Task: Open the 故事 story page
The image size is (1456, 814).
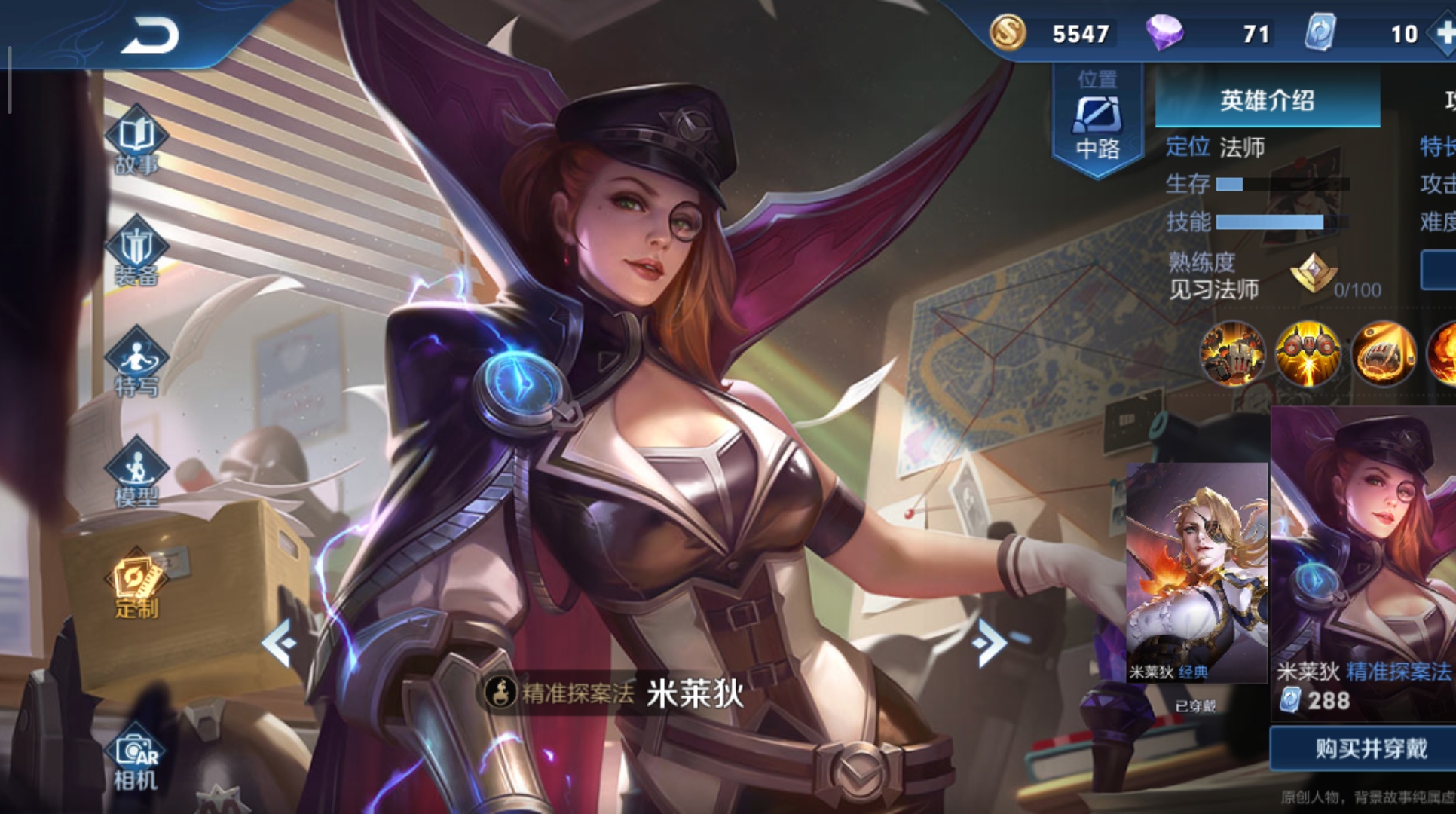Action: coord(136,141)
